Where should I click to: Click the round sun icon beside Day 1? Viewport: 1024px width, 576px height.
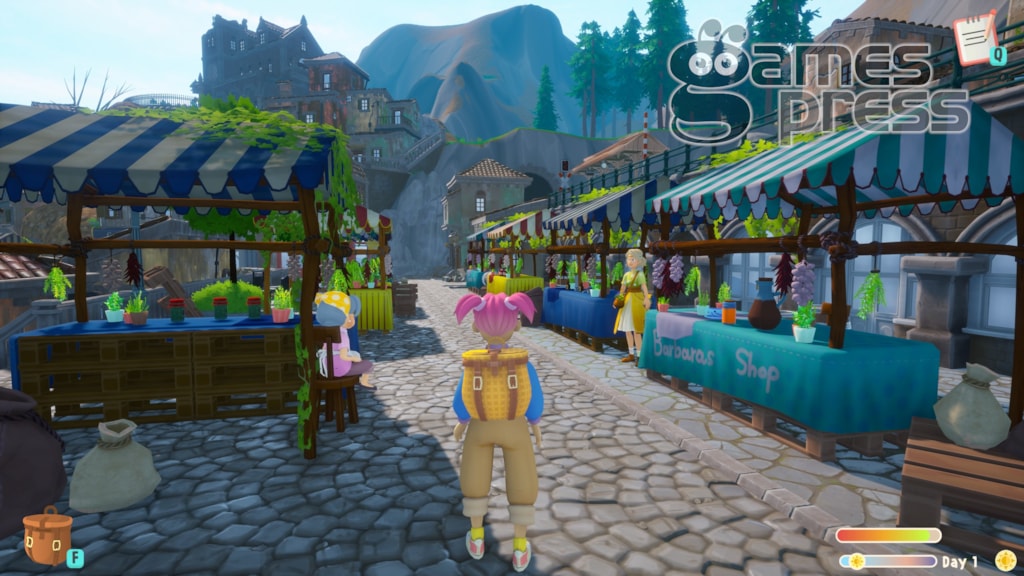[x=1004, y=560]
